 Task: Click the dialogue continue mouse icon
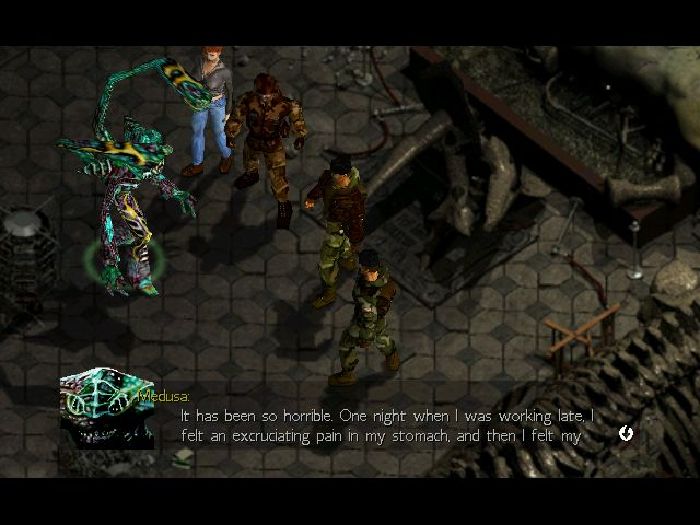click(x=626, y=433)
